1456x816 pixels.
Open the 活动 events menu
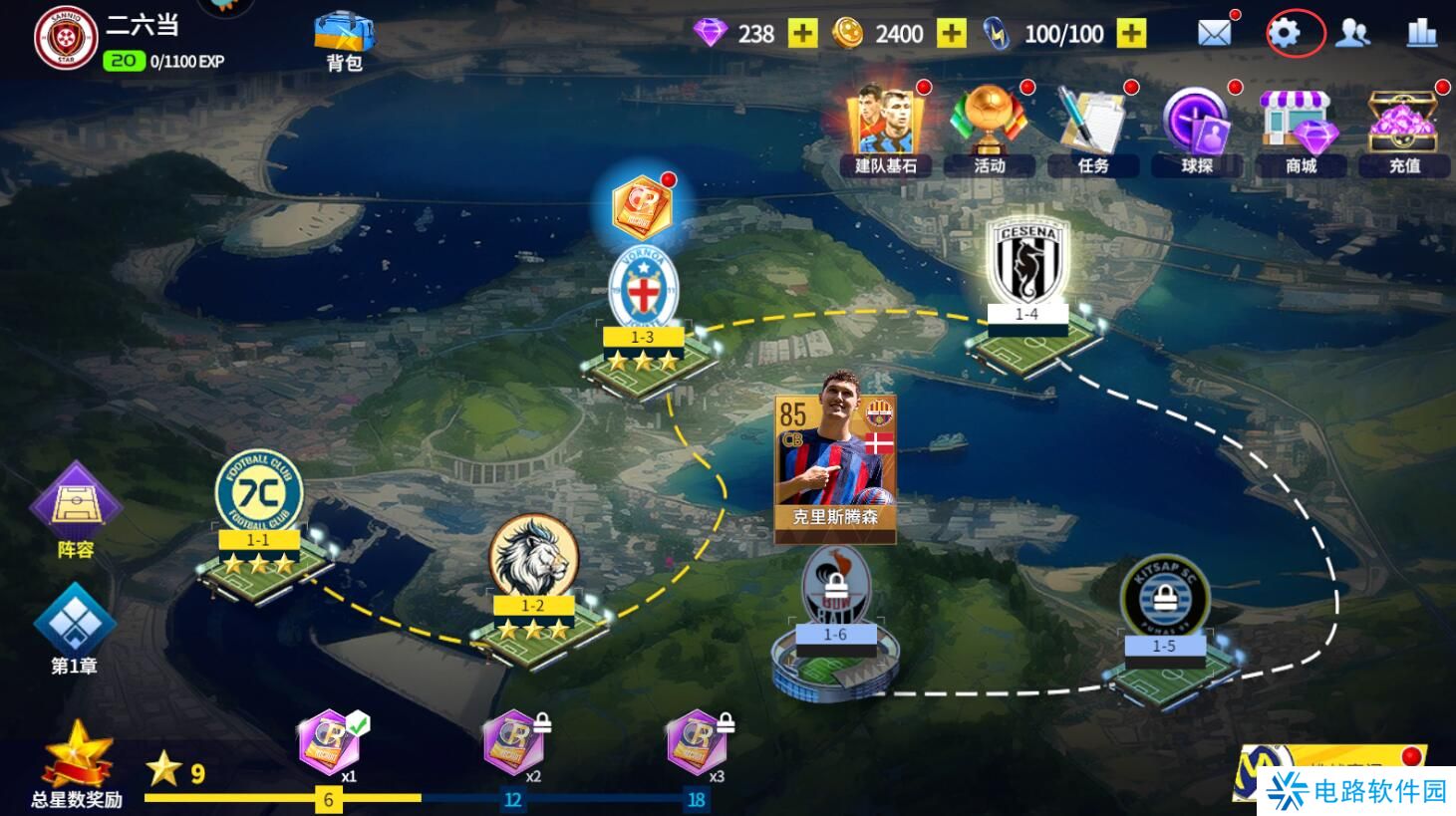(x=990, y=130)
